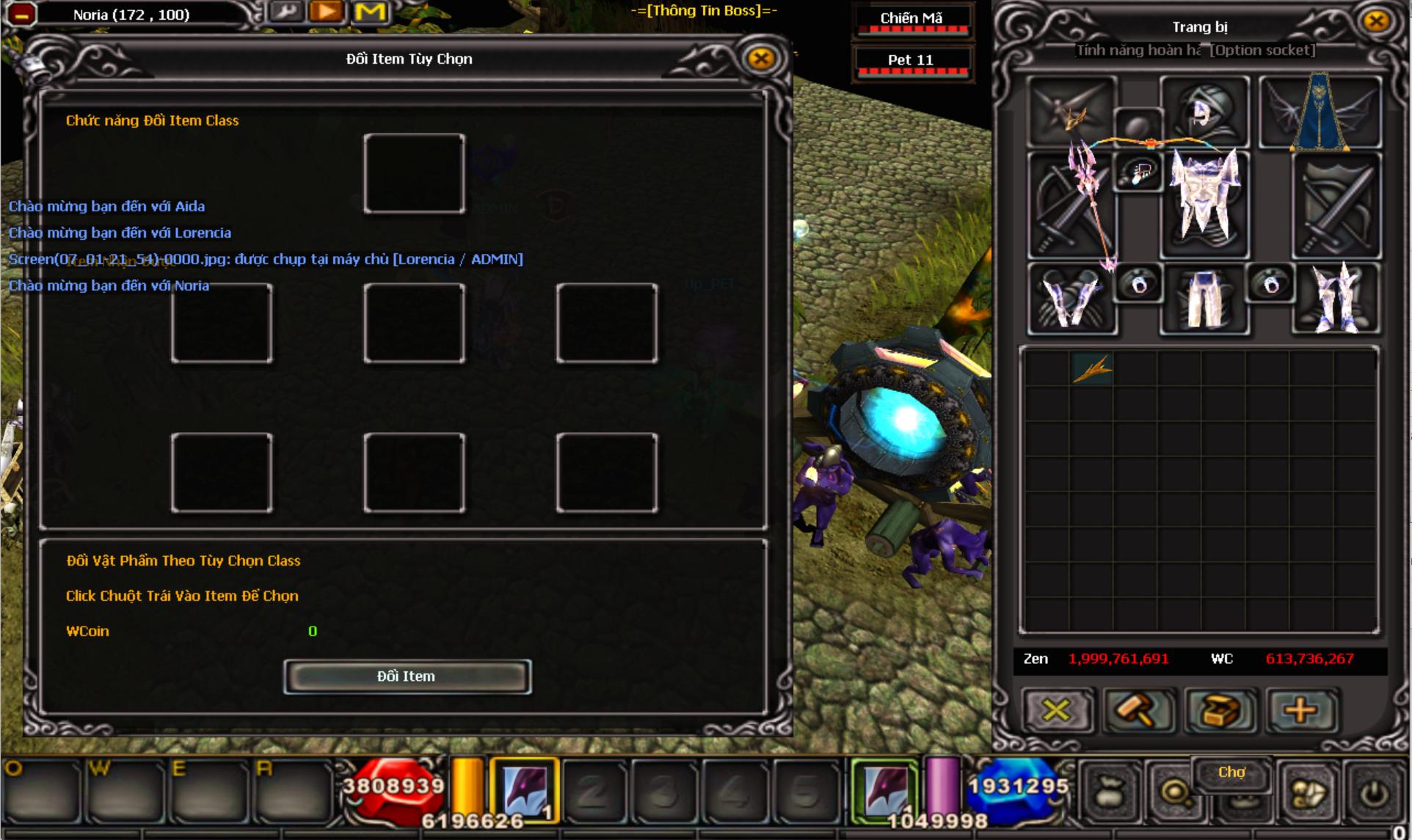Screen dimensions: 1412x840
Task: Select the equipped white boots
Action: pyautogui.click(x=1337, y=298)
